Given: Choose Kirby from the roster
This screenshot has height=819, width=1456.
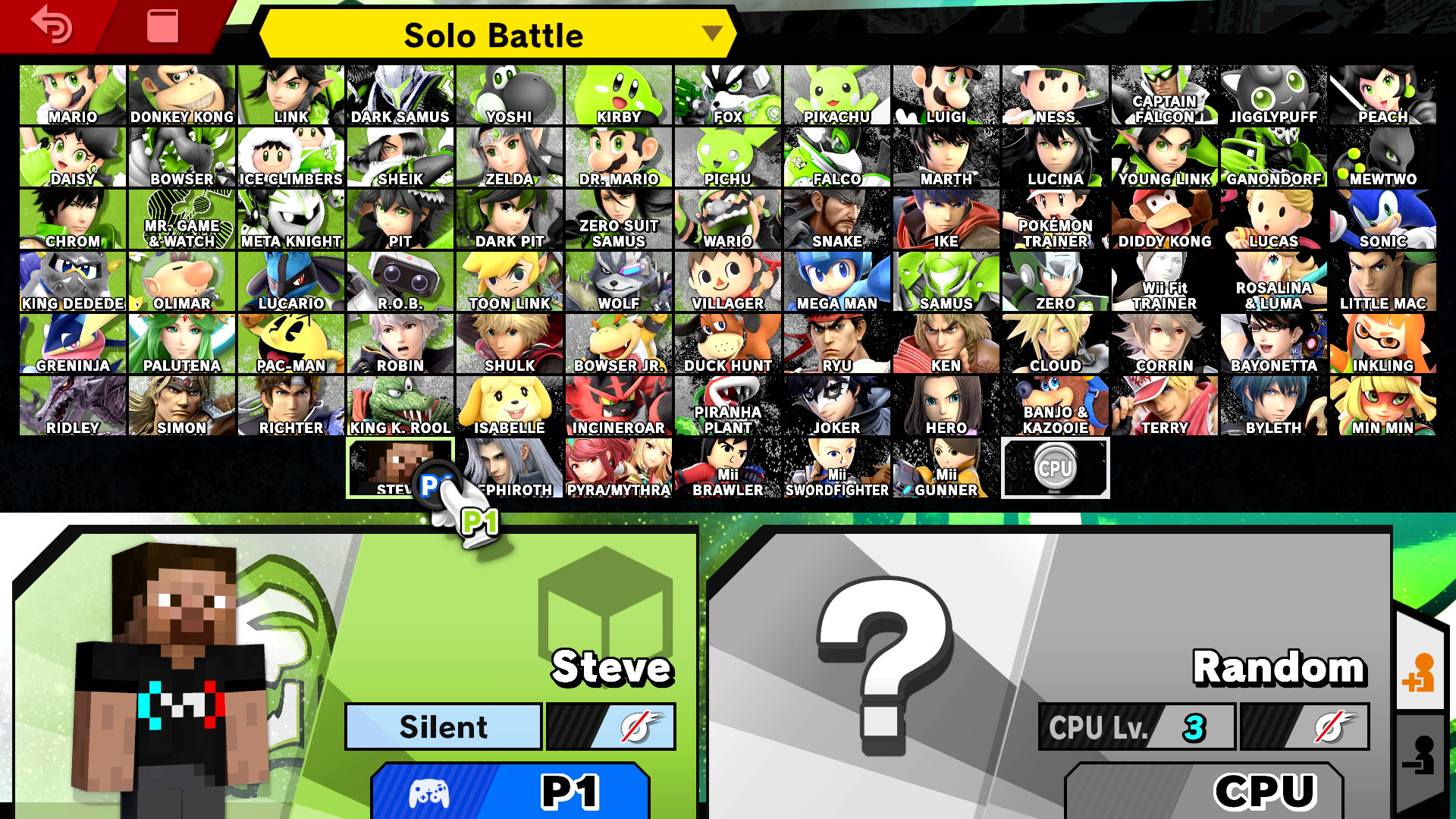Looking at the screenshot, I should coord(618,93).
